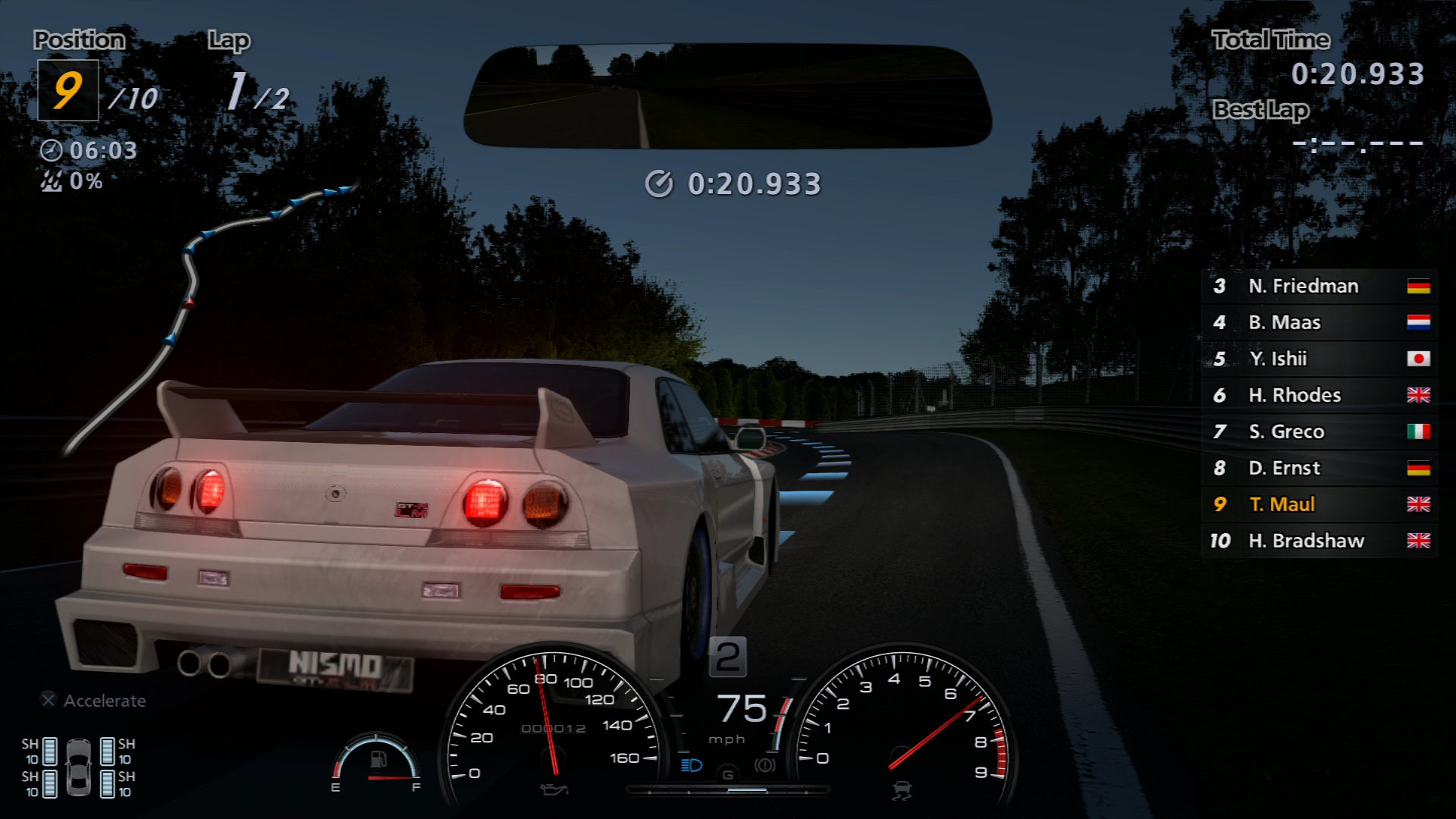Select N. Friedman in the standings list

(1319, 286)
